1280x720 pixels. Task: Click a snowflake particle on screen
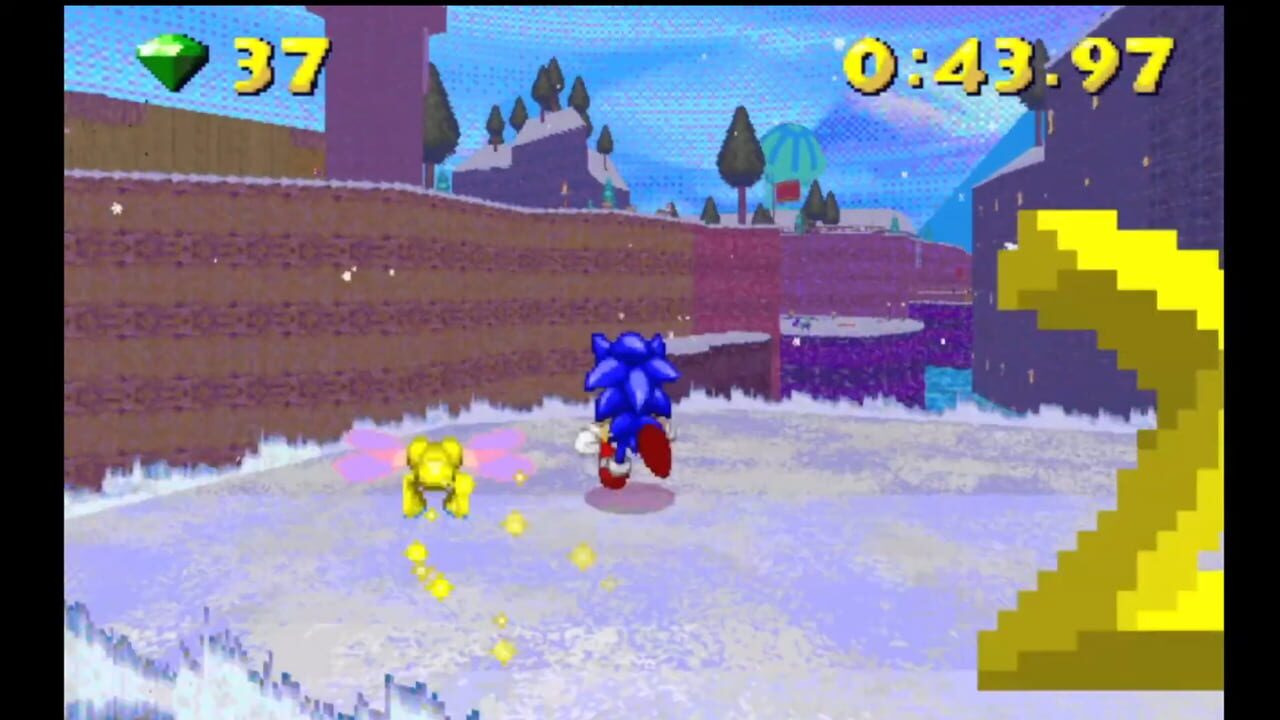coord(117,209)
